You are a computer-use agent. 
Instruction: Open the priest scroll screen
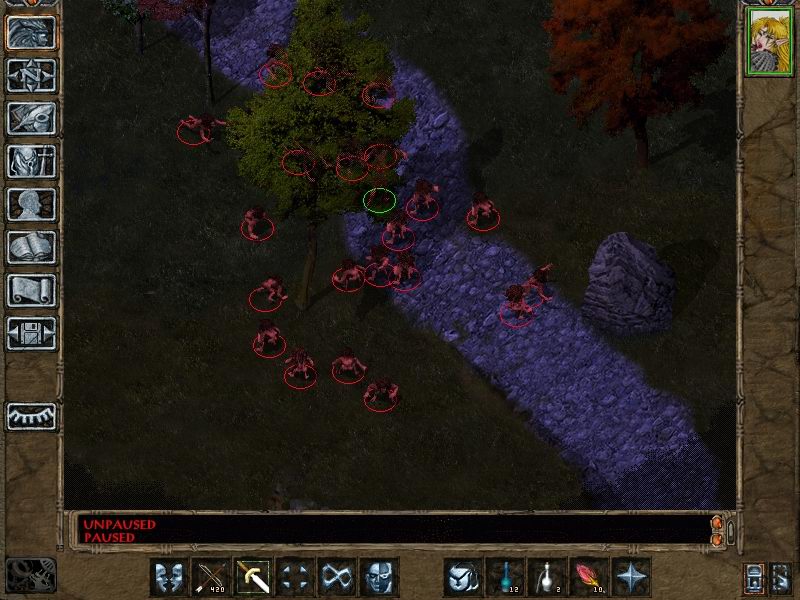(x=32, y=290)
